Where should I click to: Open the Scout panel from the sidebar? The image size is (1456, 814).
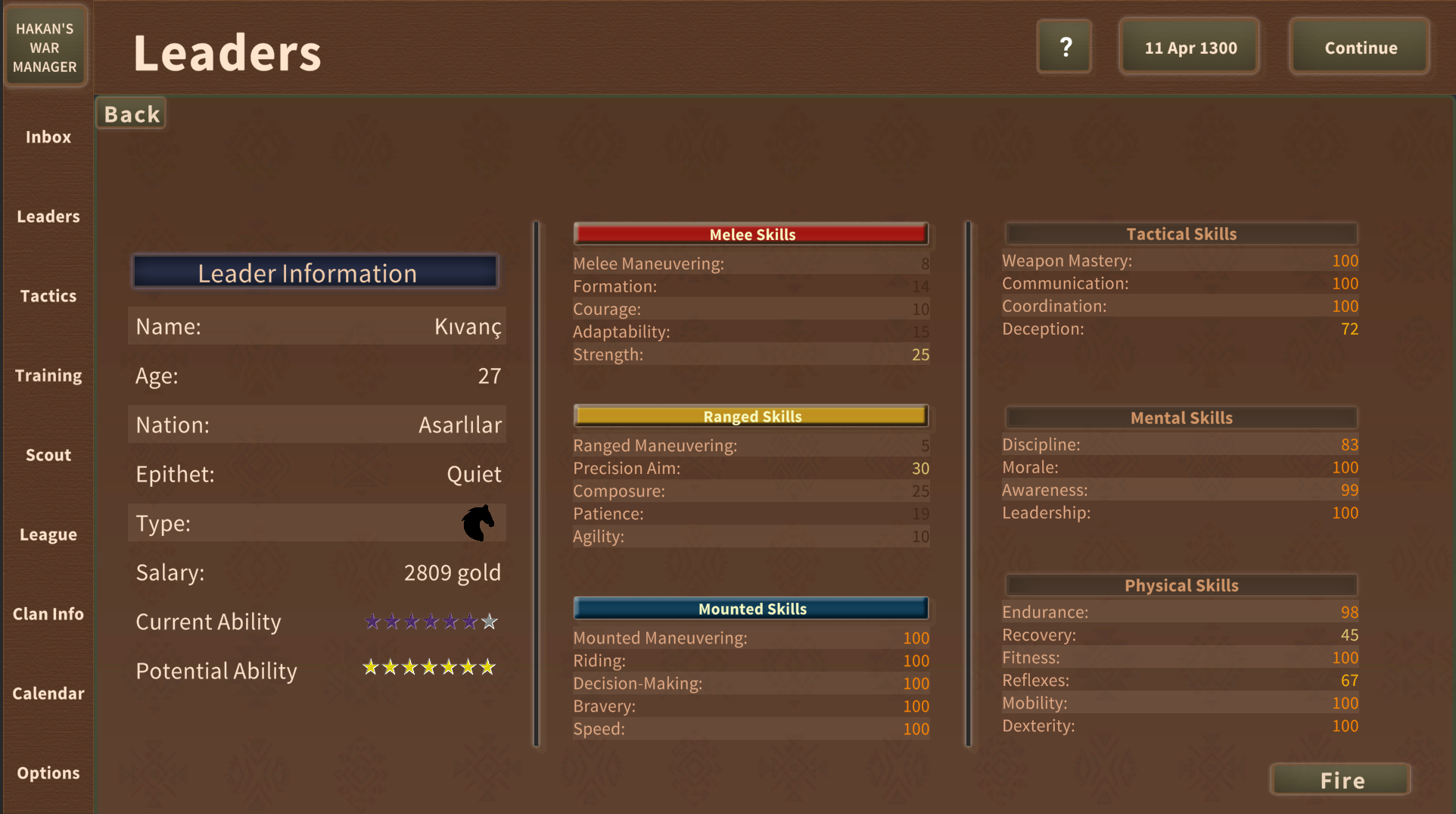pos(48,455)
